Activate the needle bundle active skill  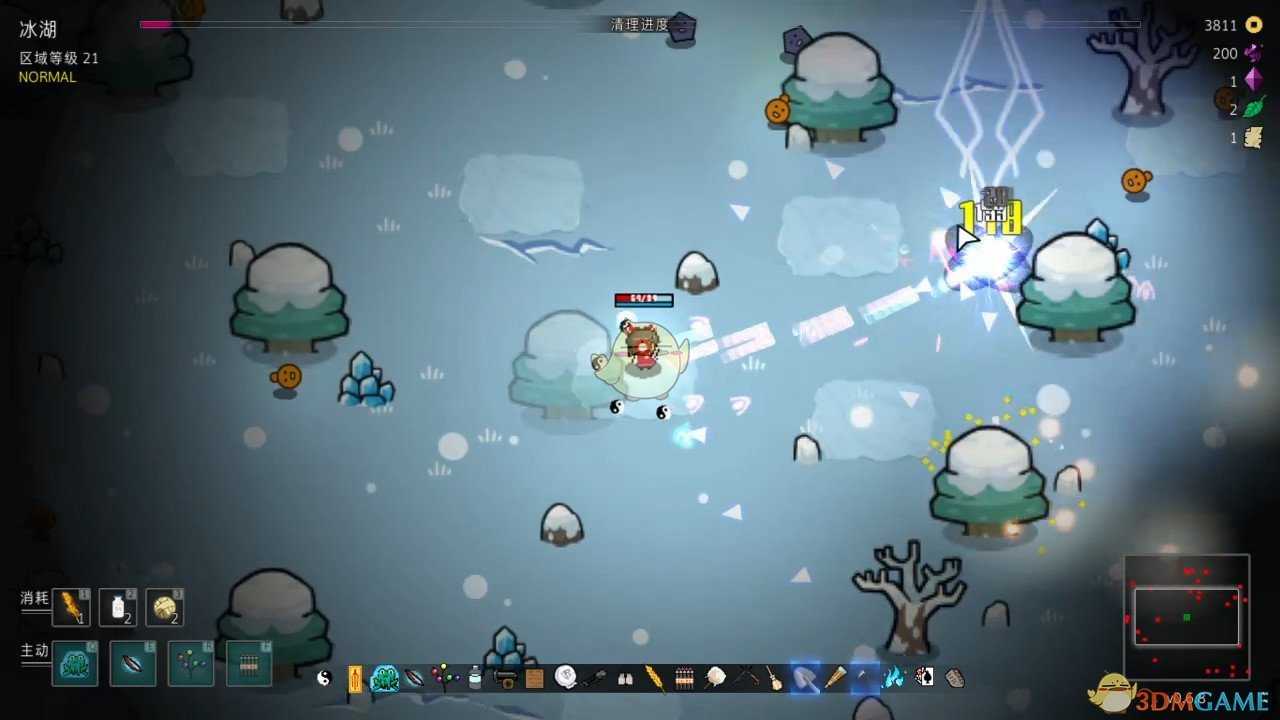[249, 663]
